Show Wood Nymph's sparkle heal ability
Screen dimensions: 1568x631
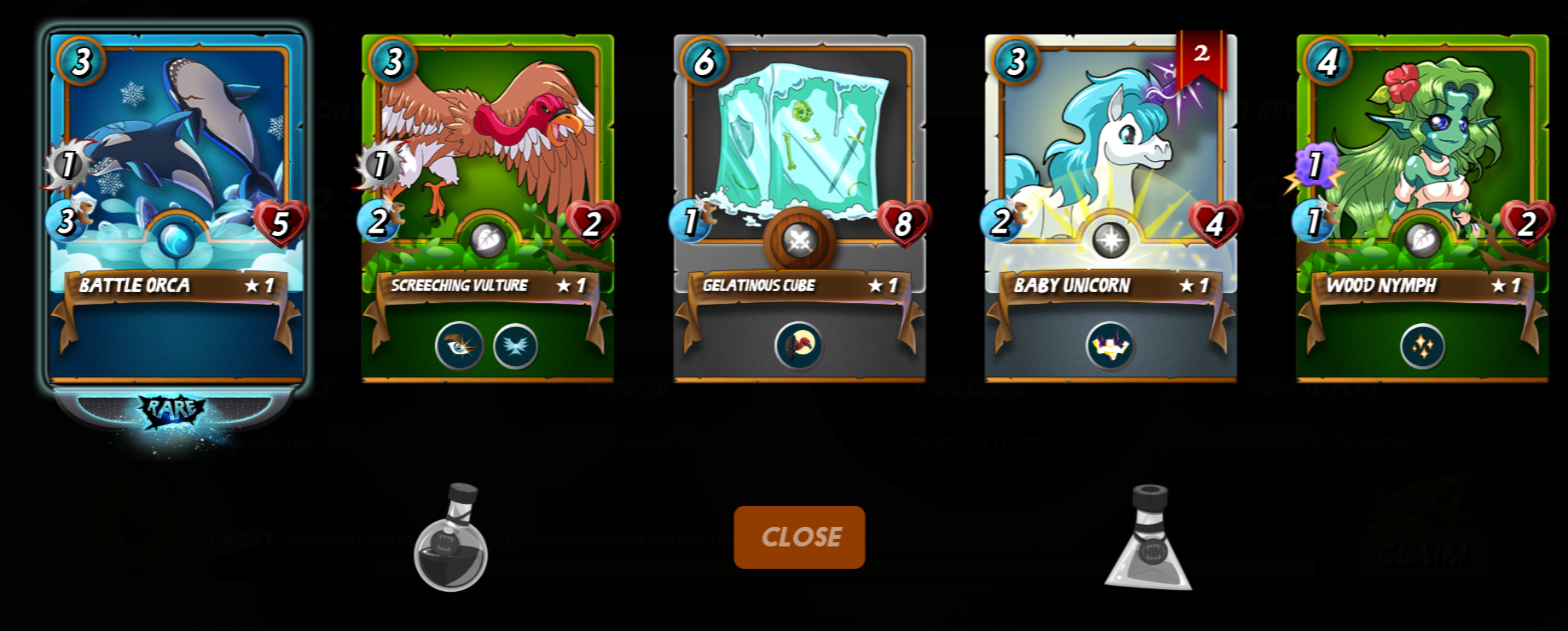click(1422, 346)
